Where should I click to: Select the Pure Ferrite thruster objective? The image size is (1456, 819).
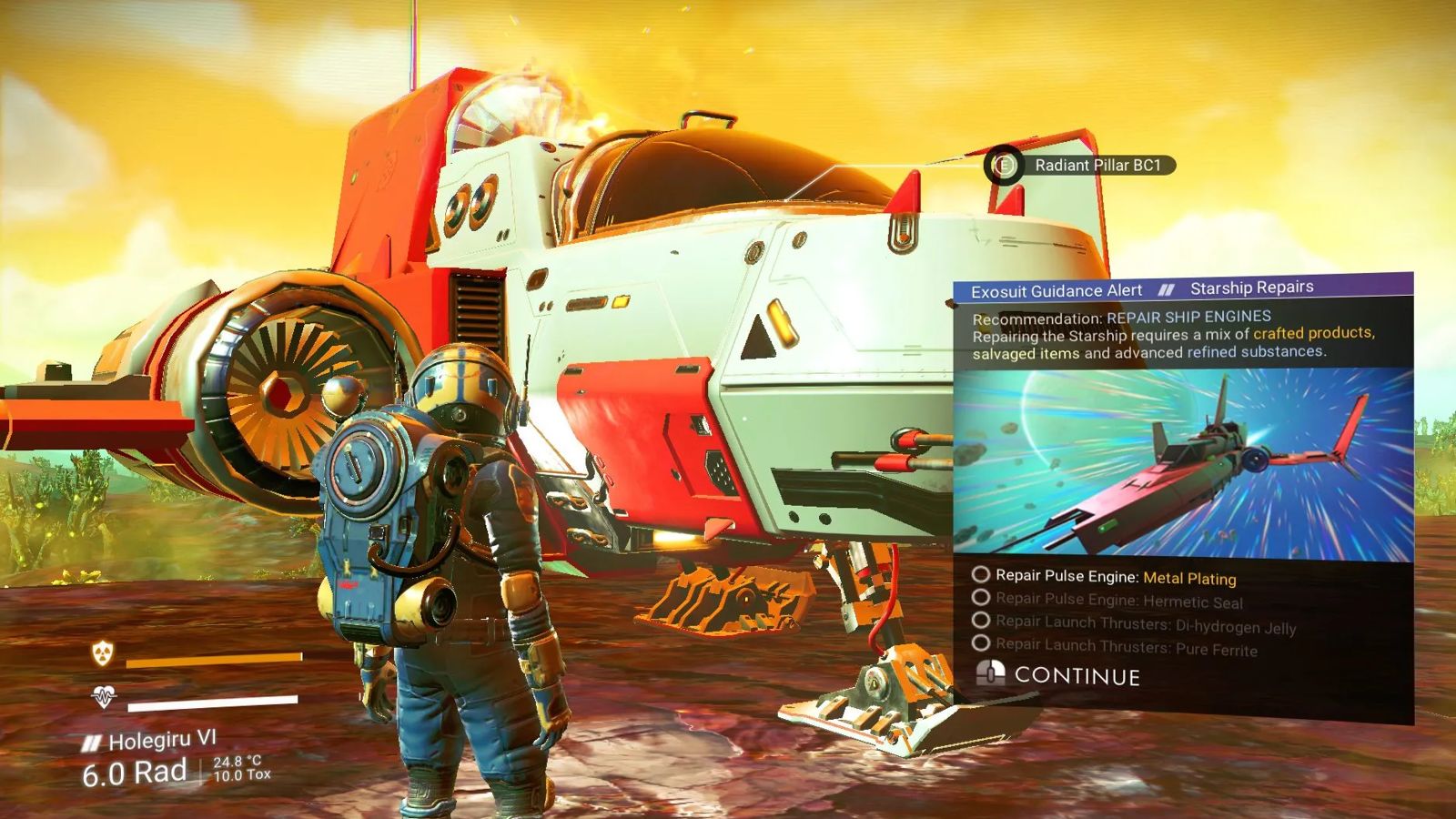pos(1126,647)
